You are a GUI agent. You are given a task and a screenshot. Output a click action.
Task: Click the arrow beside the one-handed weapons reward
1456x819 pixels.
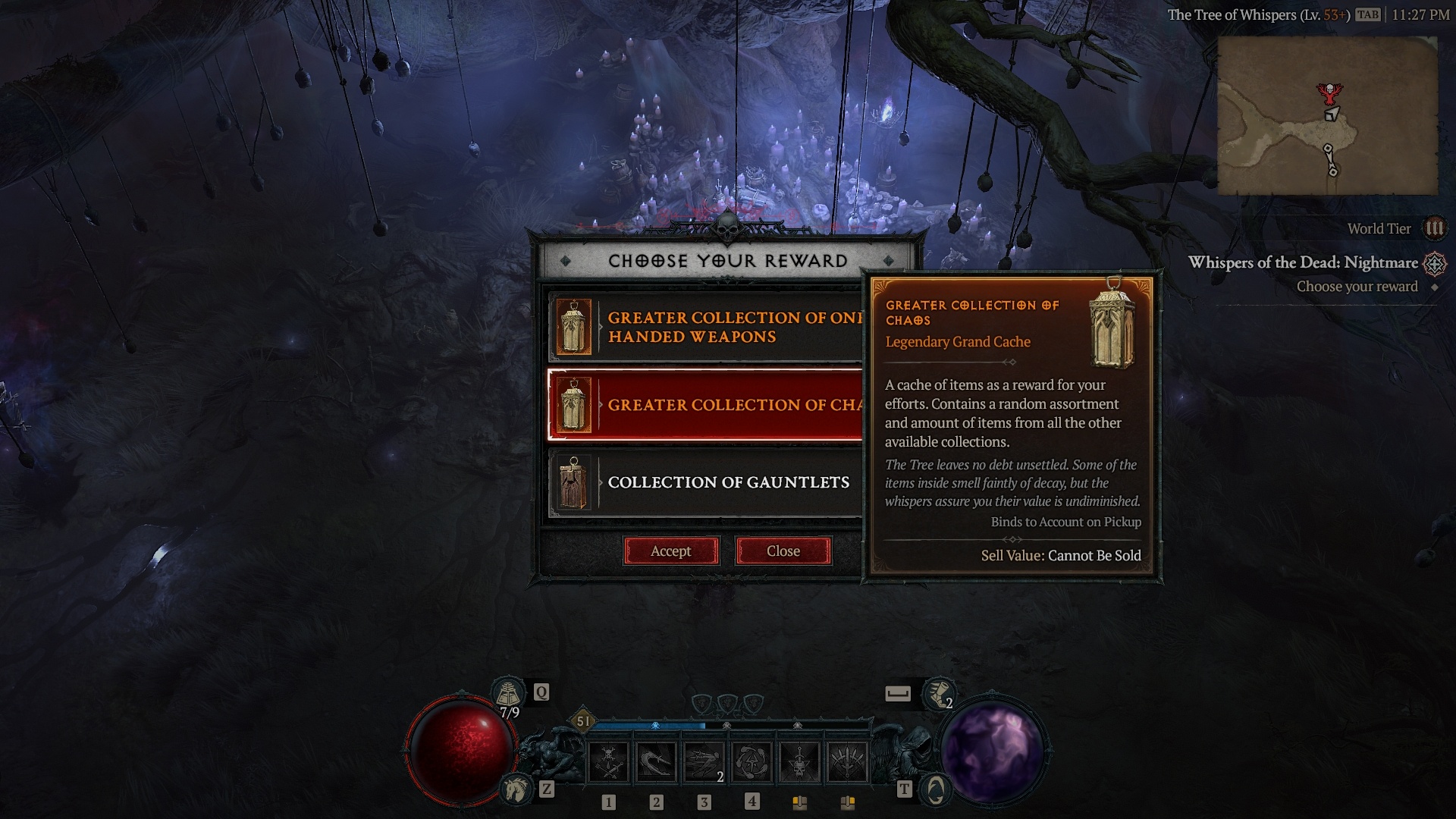[600, 328]
